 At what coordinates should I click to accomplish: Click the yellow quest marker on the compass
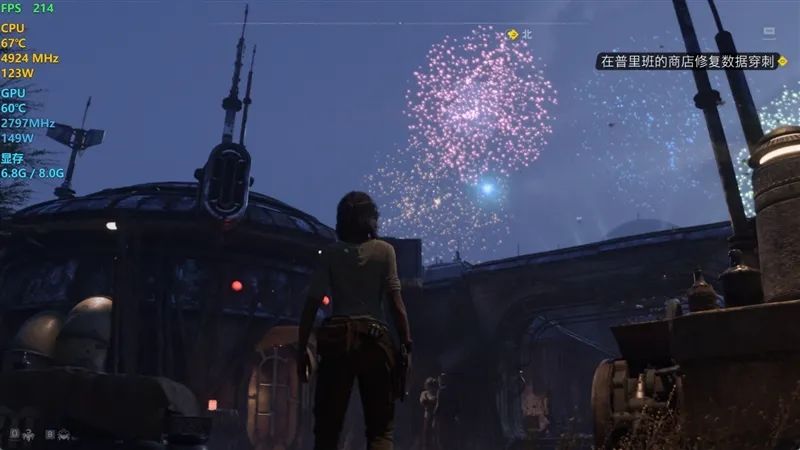coord(513,34)
